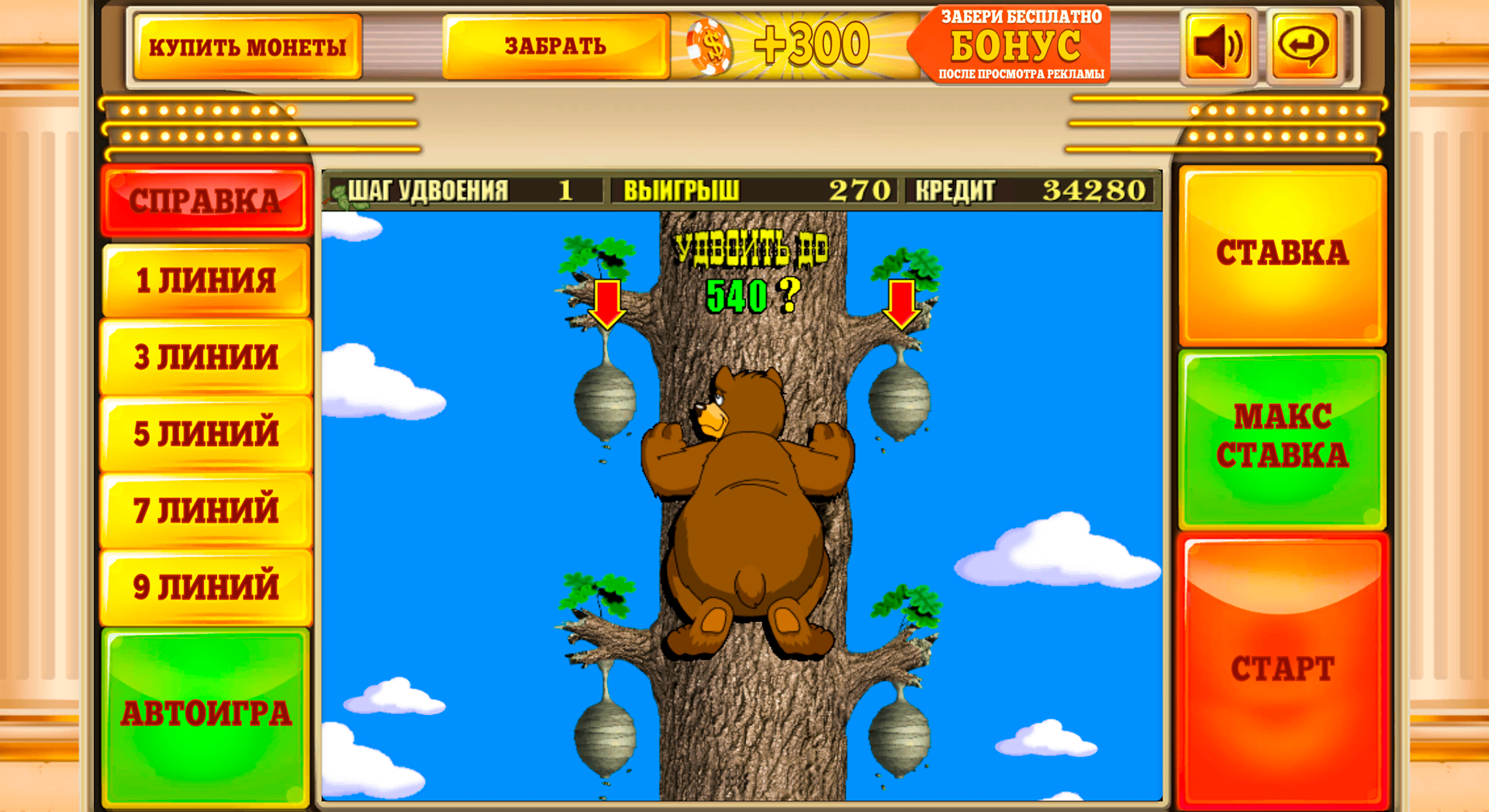Pick 7 ЛИНИЙ option

pyautogui.click(x=206, y=510)
